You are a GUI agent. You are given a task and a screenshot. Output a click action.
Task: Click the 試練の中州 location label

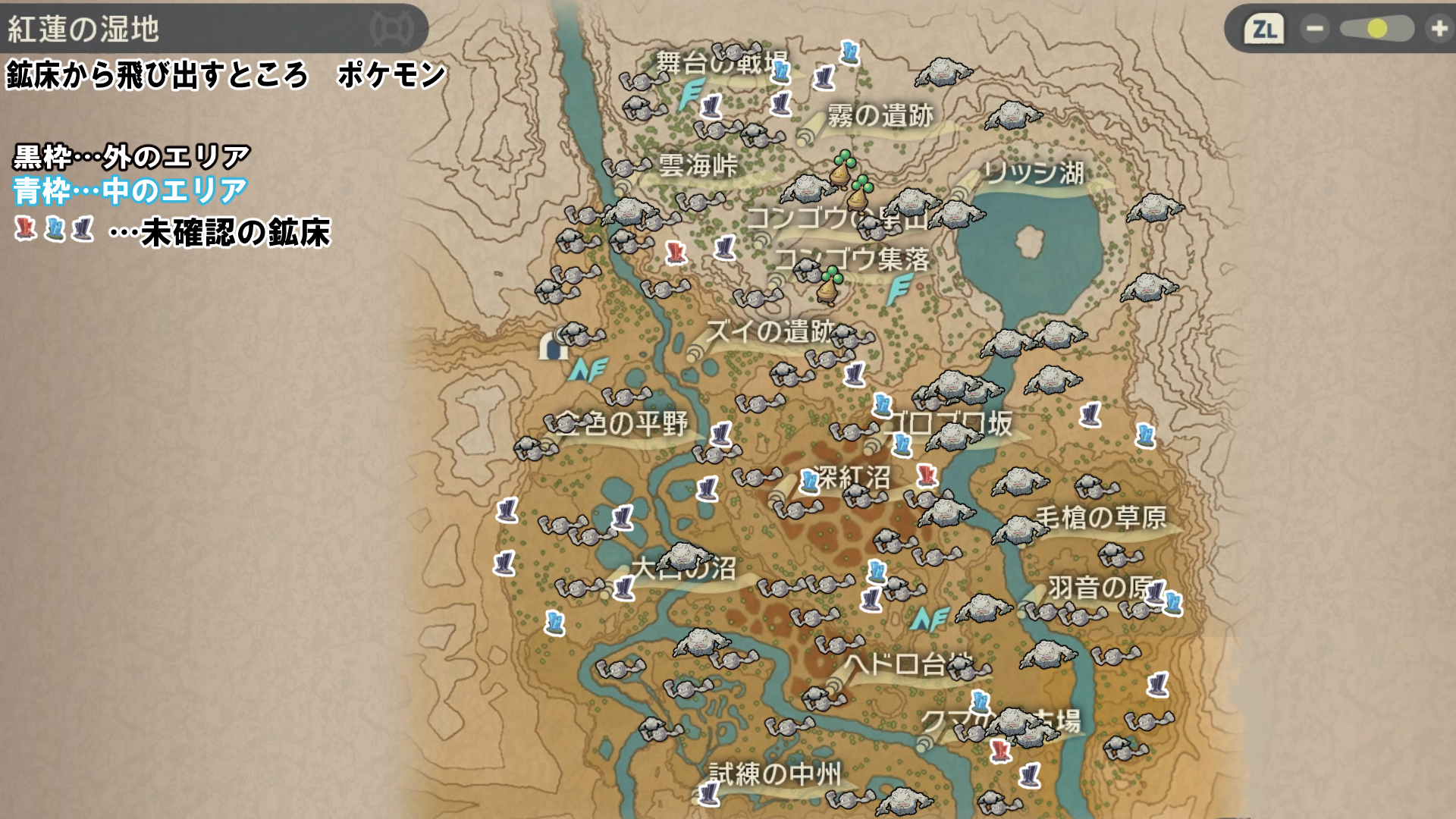coord(774,773)
